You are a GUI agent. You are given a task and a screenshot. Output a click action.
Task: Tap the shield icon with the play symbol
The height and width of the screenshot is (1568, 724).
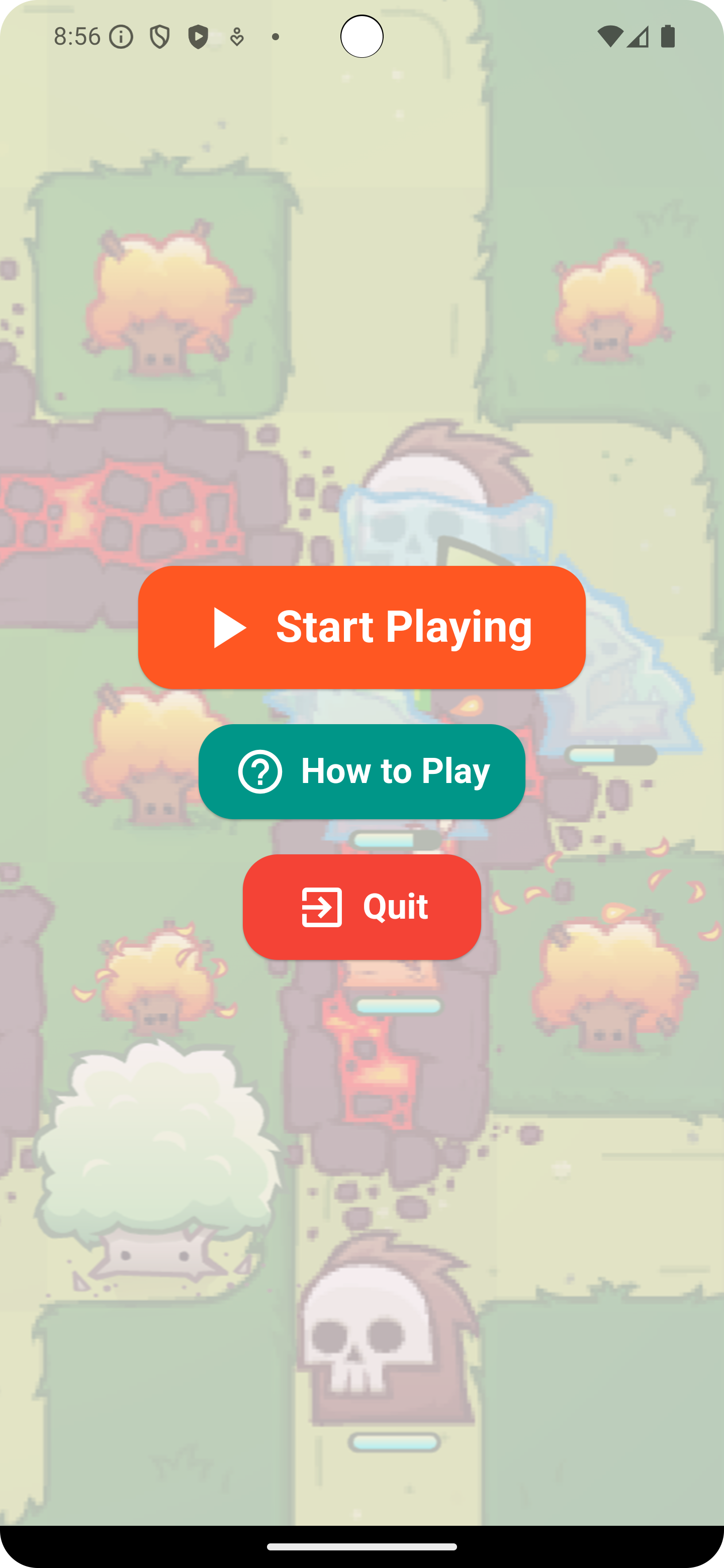click(197, 37)
